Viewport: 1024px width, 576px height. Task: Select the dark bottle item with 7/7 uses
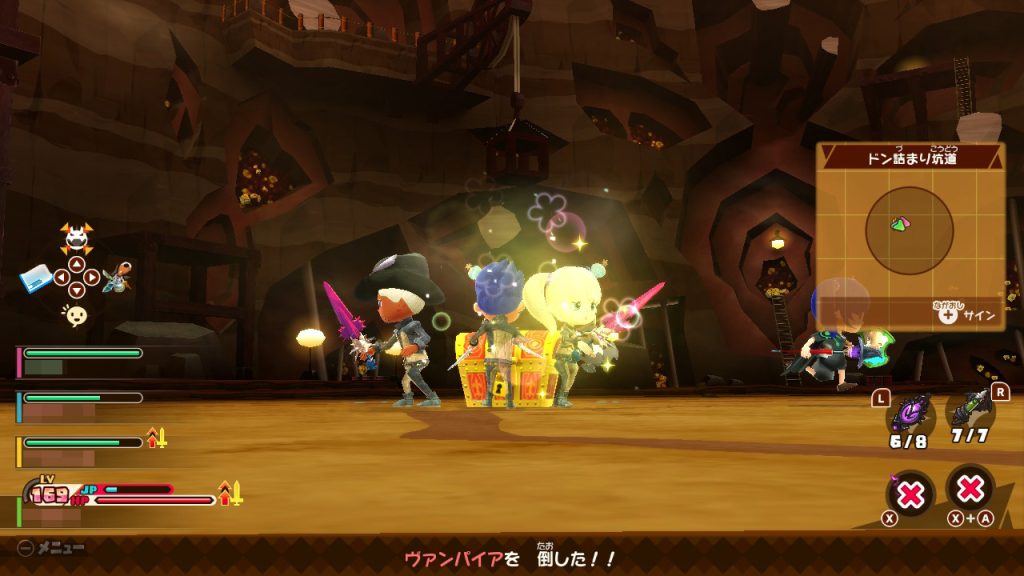point(968,407)
